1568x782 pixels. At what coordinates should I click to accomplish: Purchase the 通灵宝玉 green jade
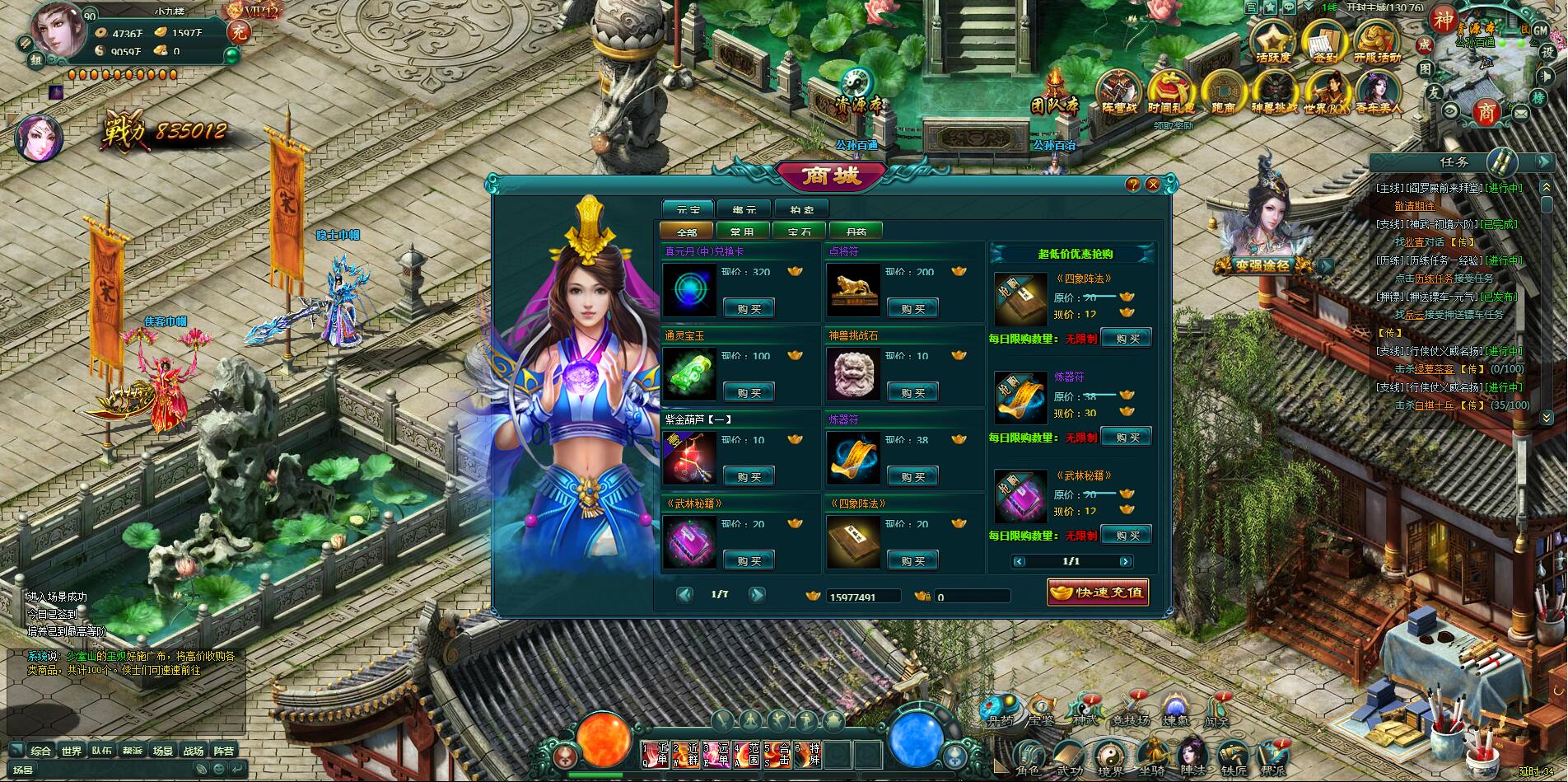click(749, 393)
